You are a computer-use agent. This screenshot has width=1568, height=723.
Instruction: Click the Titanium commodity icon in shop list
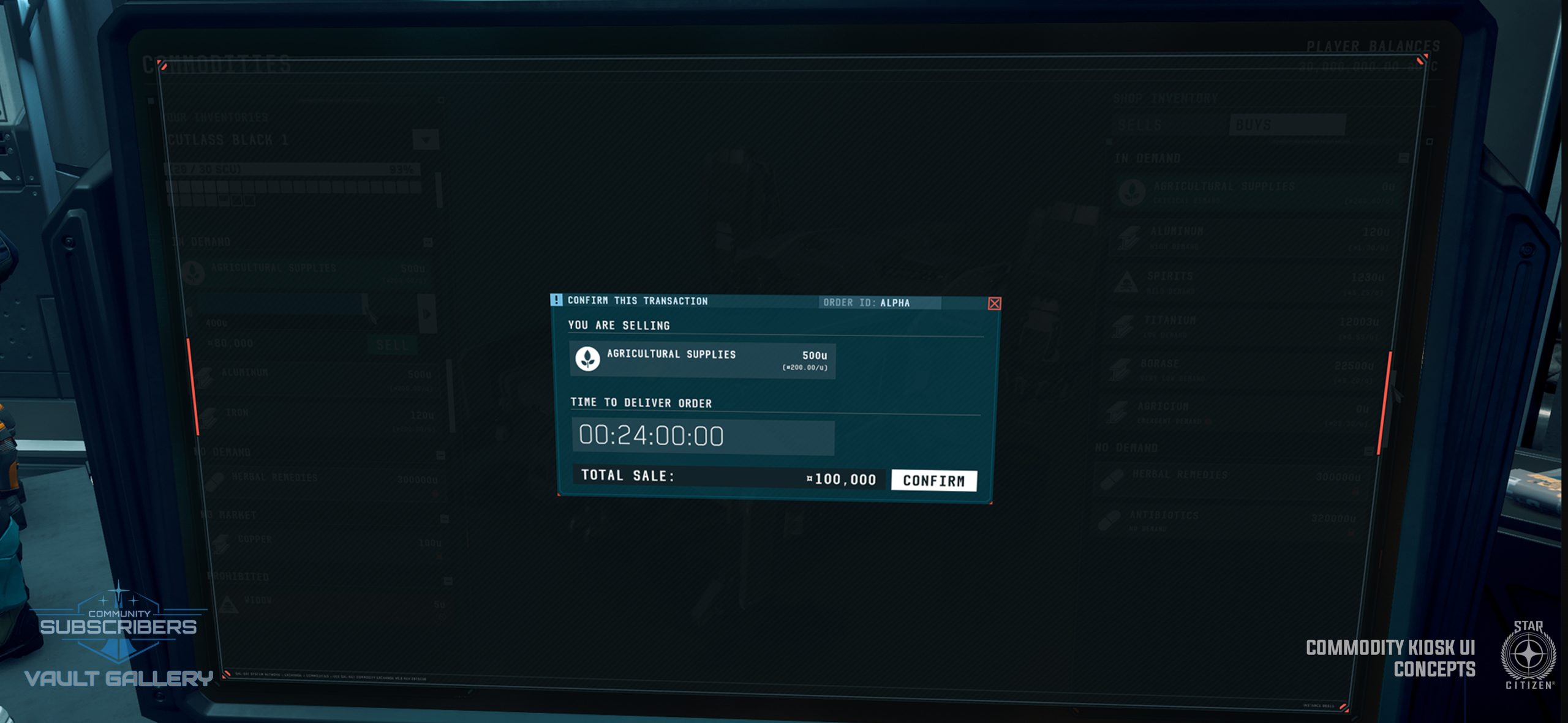coord(1122,325)
